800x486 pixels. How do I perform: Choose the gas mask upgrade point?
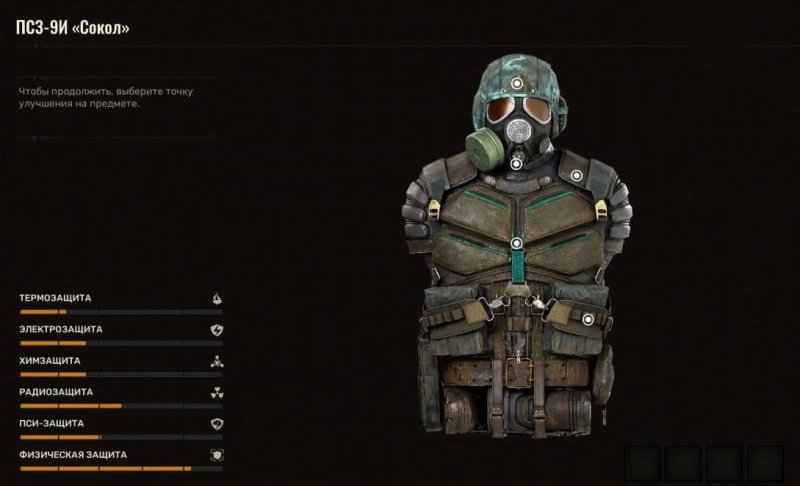(x=516, y=162)
